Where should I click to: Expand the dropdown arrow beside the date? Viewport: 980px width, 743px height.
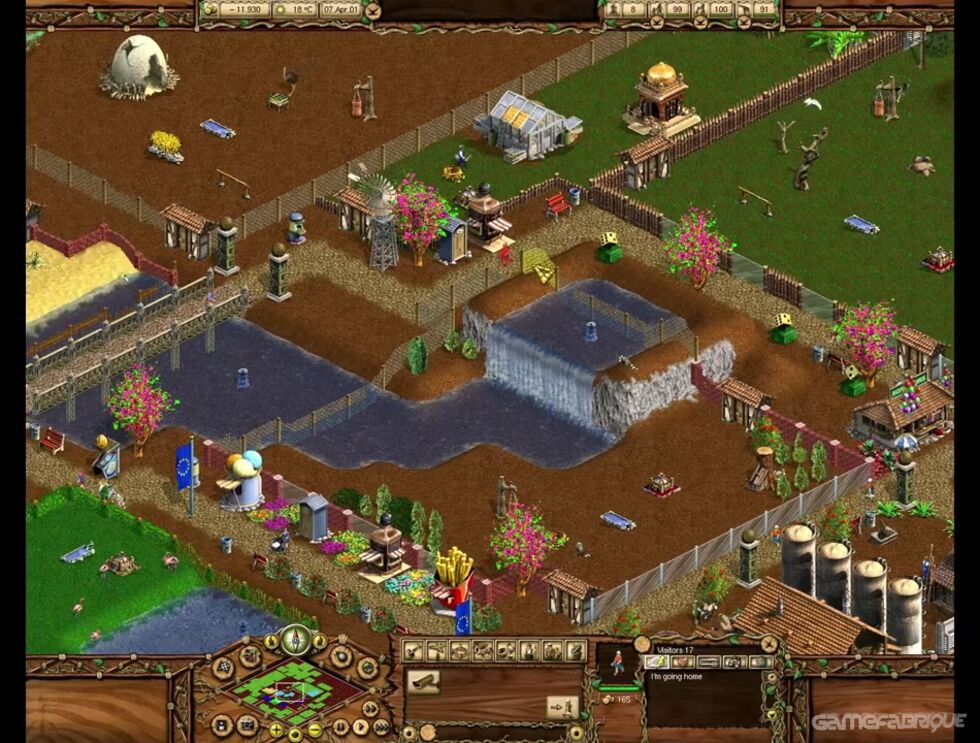click(x=373, y=11)
